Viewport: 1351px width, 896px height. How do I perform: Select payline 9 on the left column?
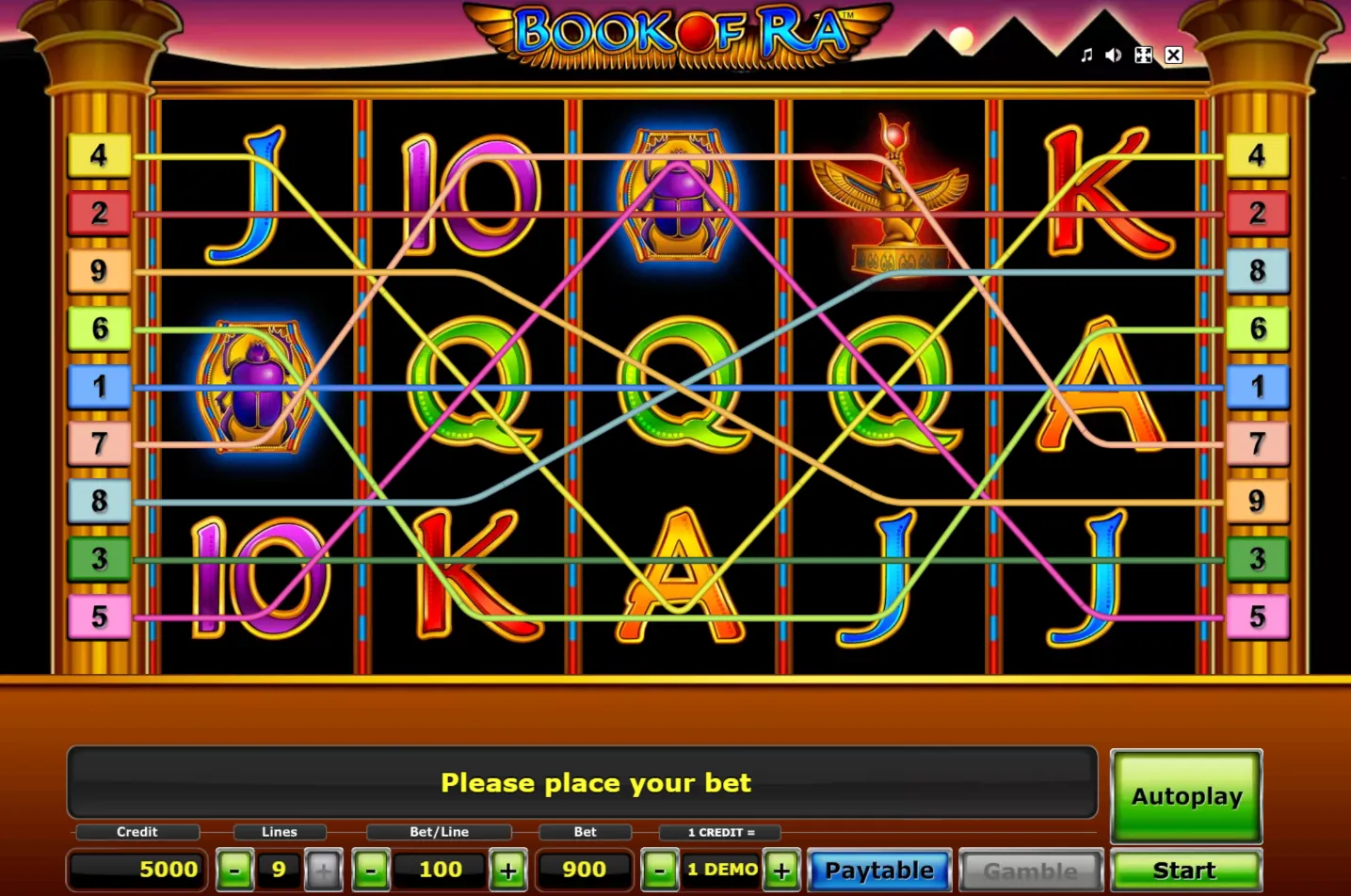pyautogui.click(x=98, y=271)
